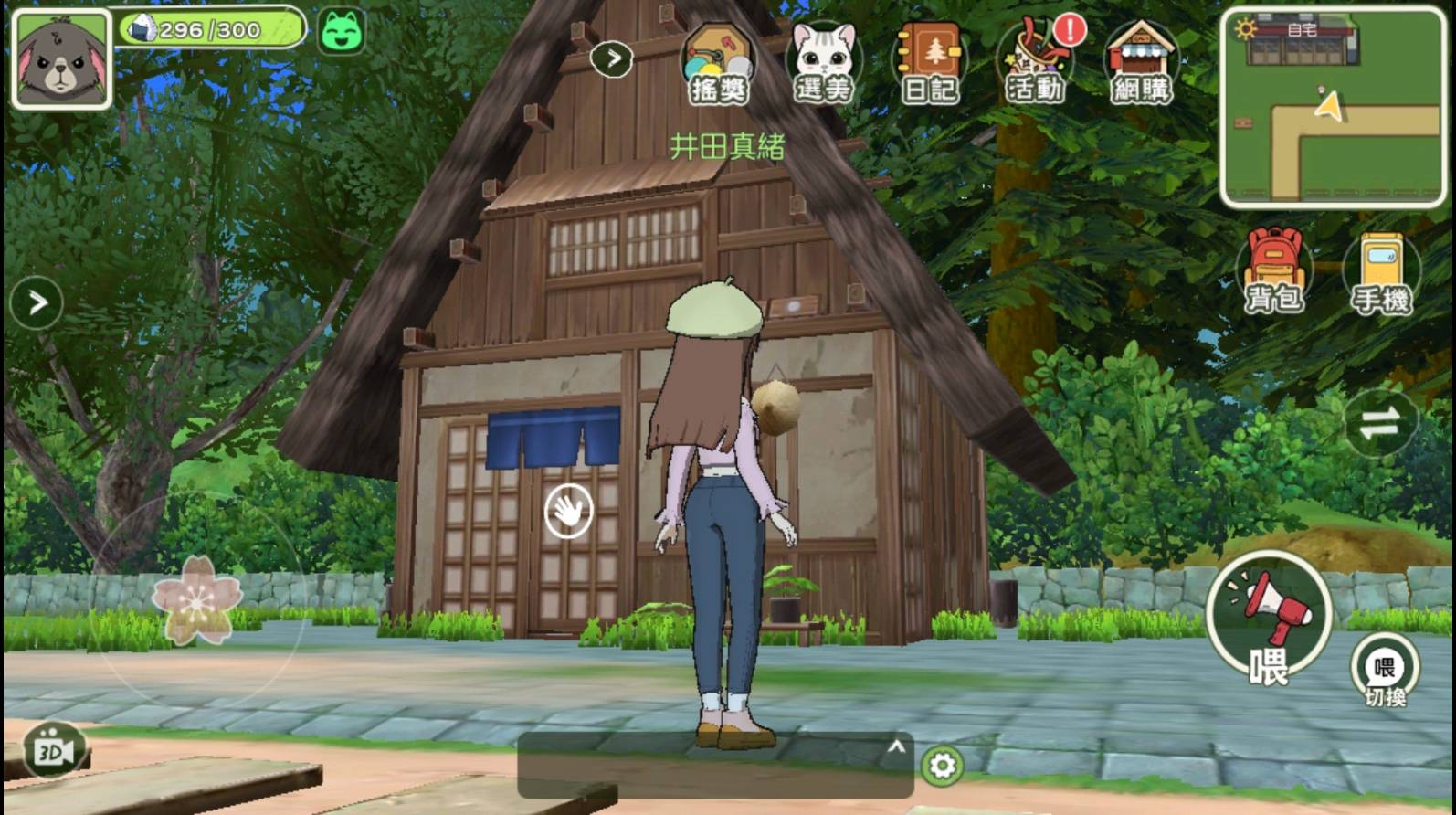Click the minimap showing 自宅
Viewport: 1456px width, 815px height.
click(1333, 108)
